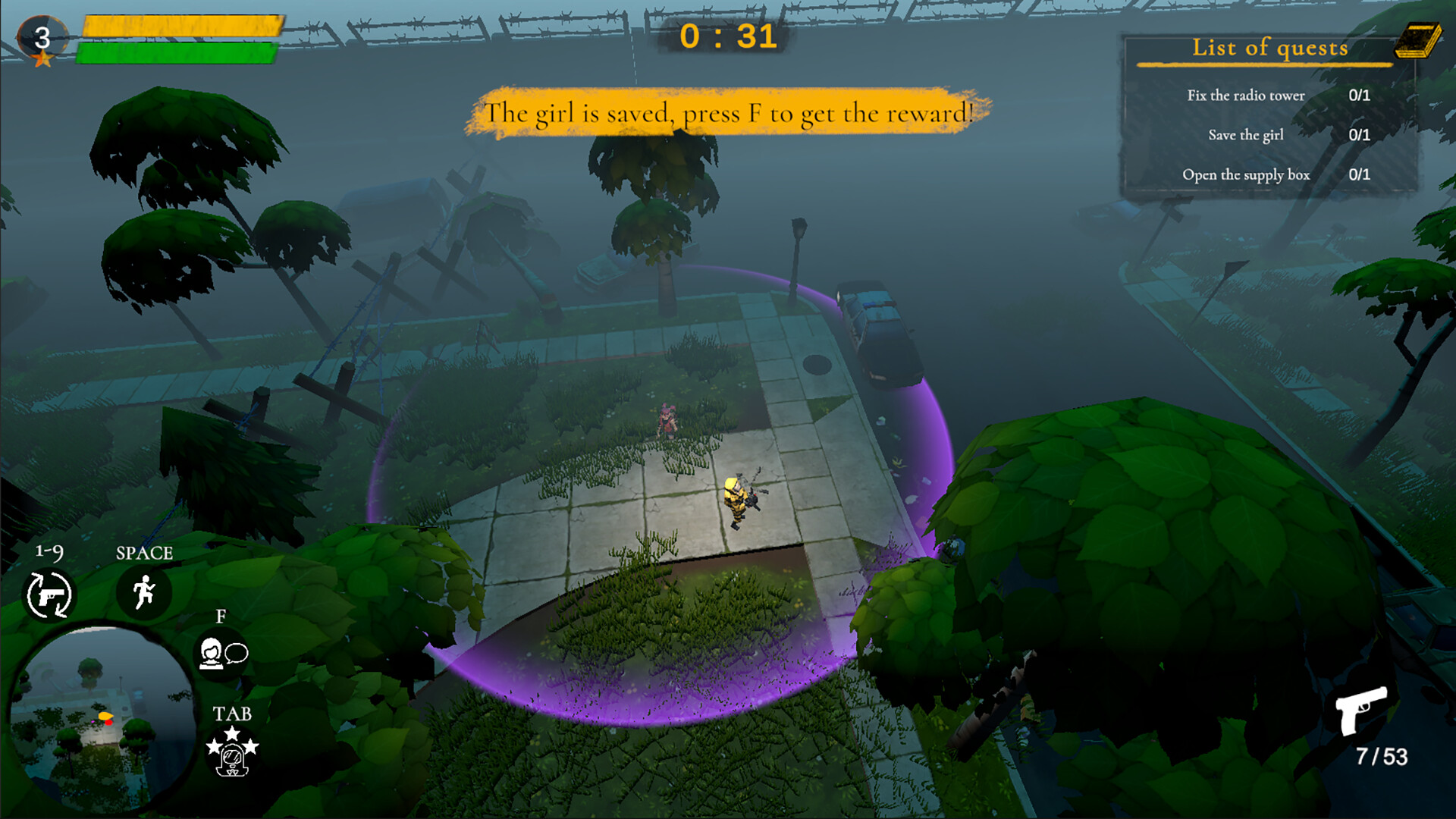Select the weapon switch 1-9 icon

coord(50,595)
